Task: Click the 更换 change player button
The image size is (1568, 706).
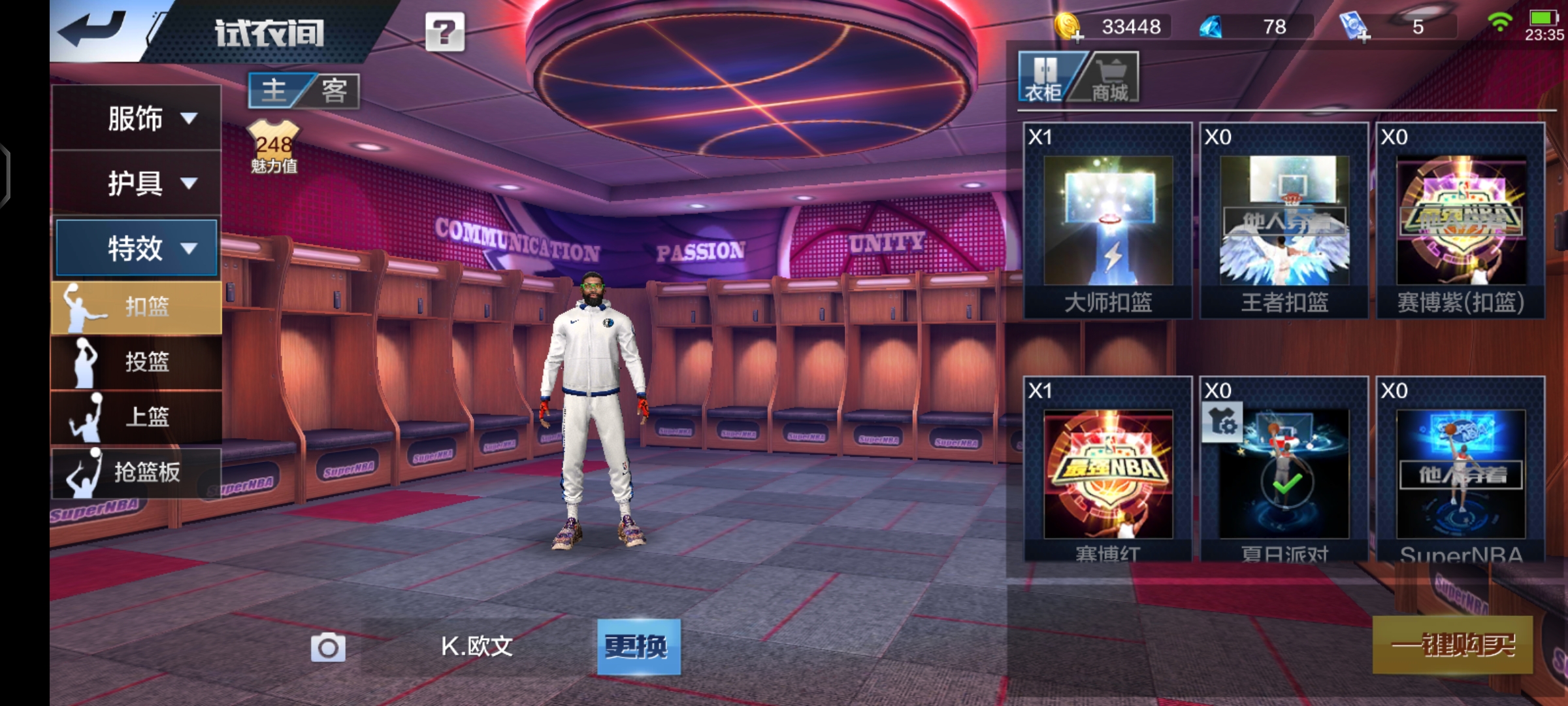Action: tap(638, 647)
